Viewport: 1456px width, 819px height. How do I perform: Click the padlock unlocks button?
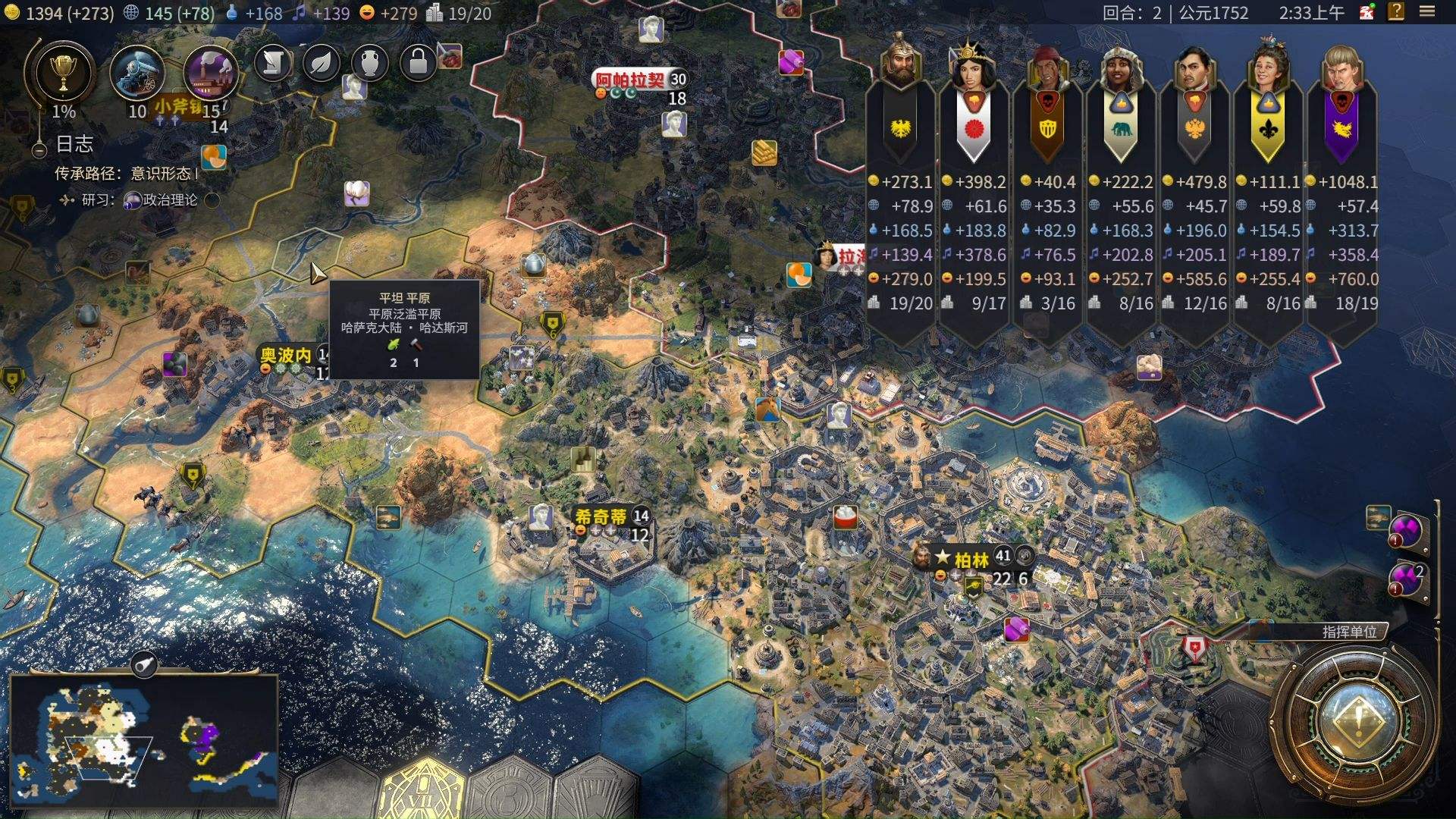tap(418, 63)
